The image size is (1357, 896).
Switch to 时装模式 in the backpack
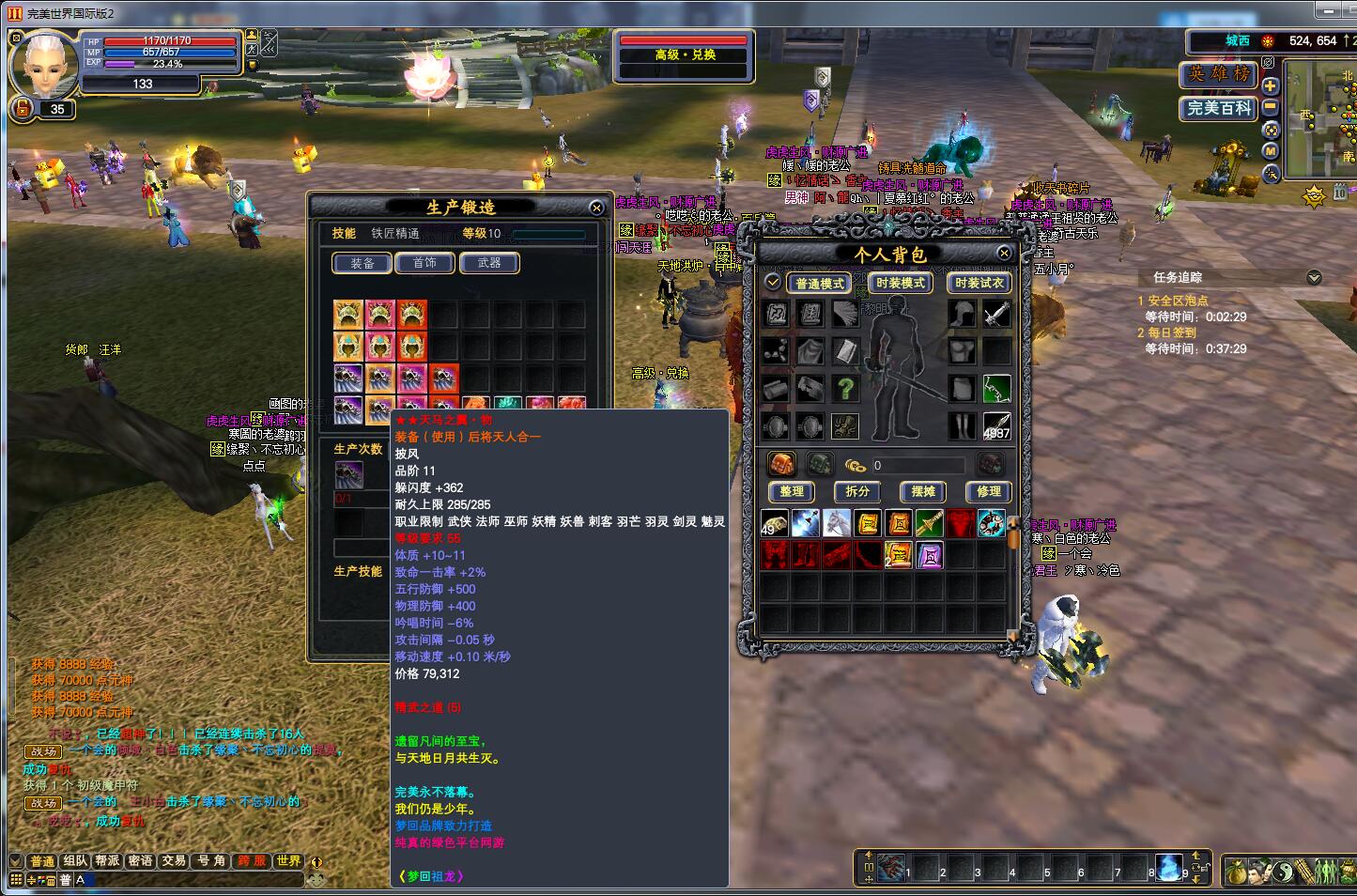[900, 283]
